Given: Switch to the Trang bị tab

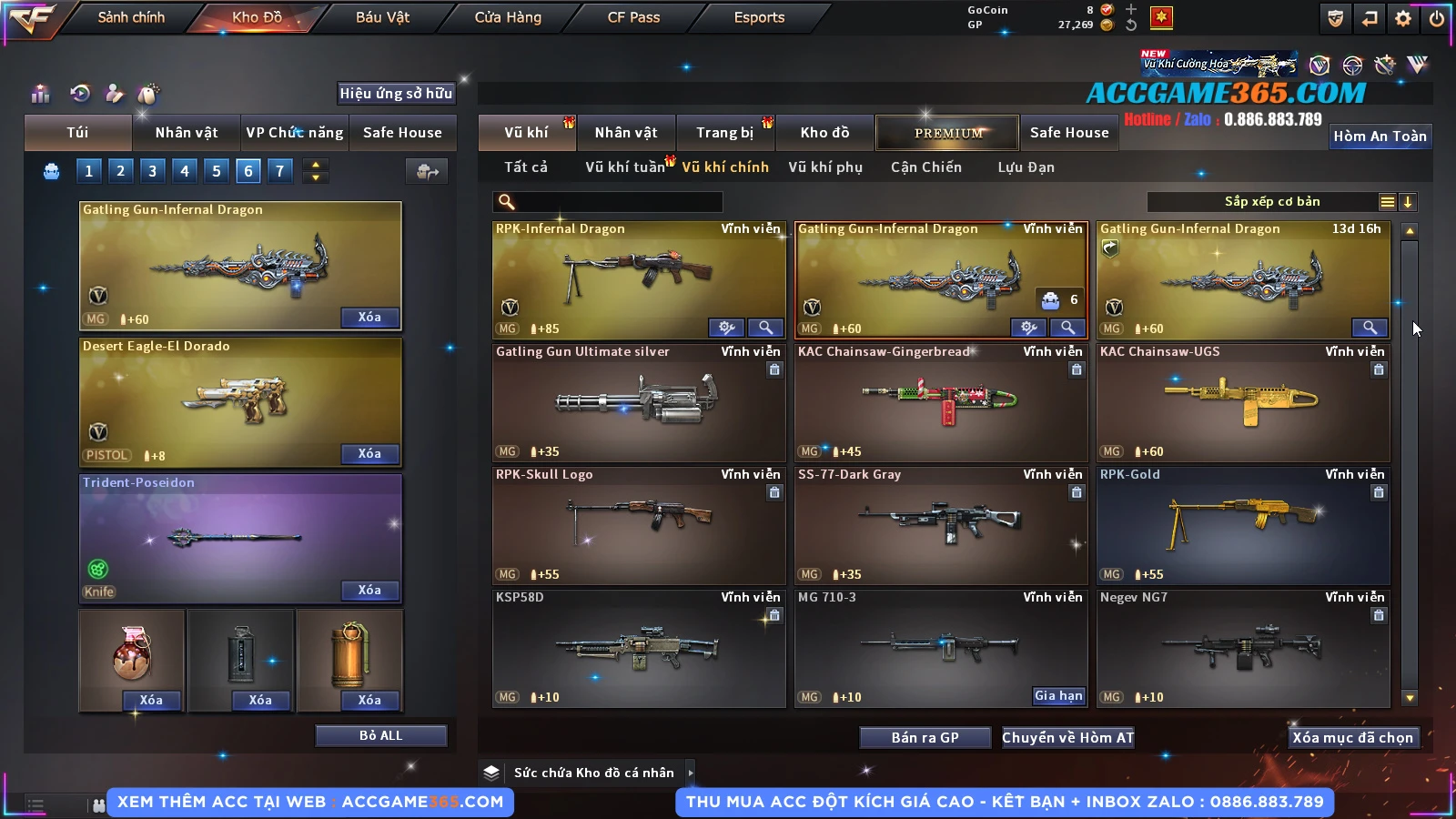Looking at the screenshot, I should (724, 133).
